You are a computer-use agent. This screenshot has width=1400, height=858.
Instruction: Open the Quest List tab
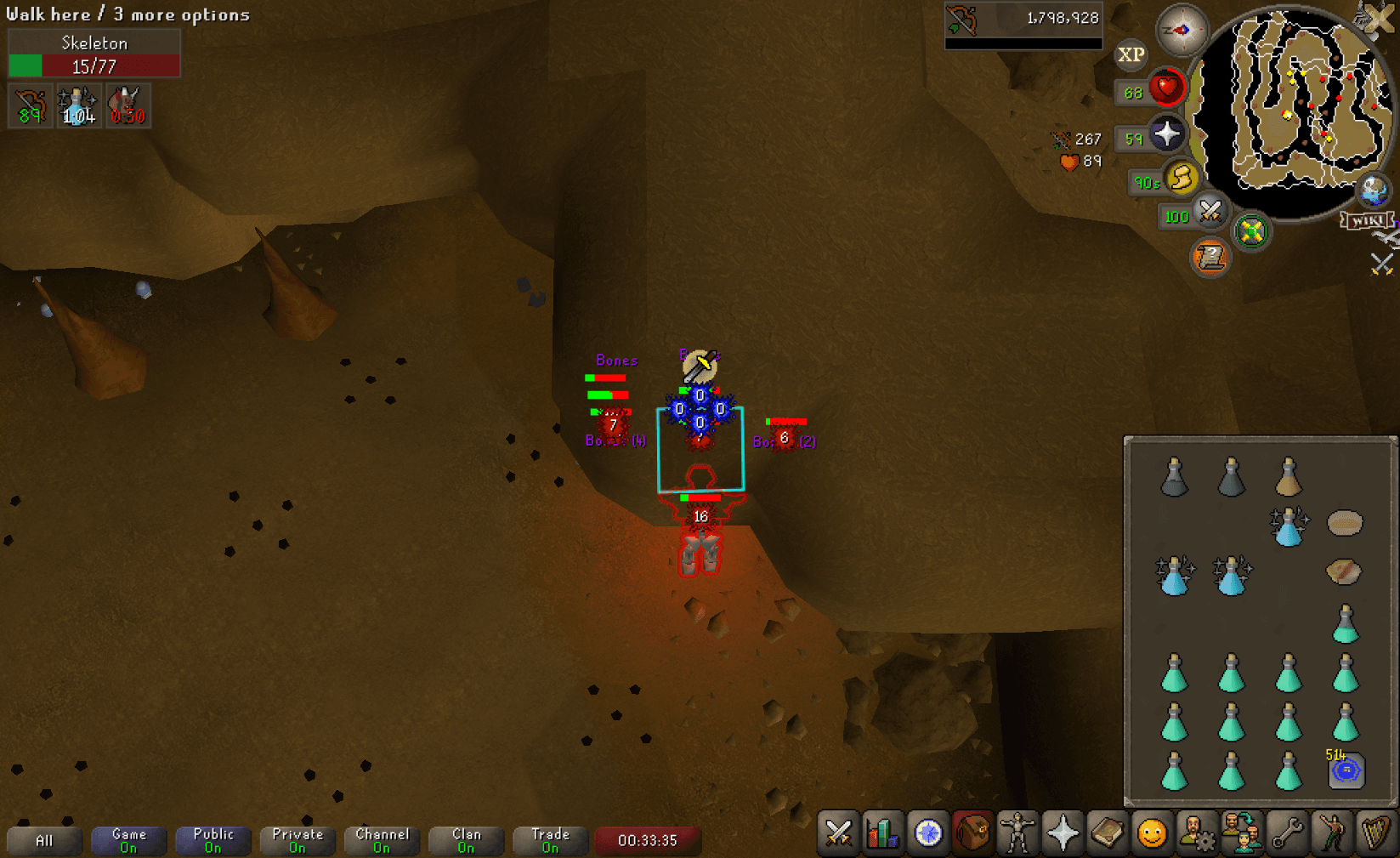click(x=929, y=833)
